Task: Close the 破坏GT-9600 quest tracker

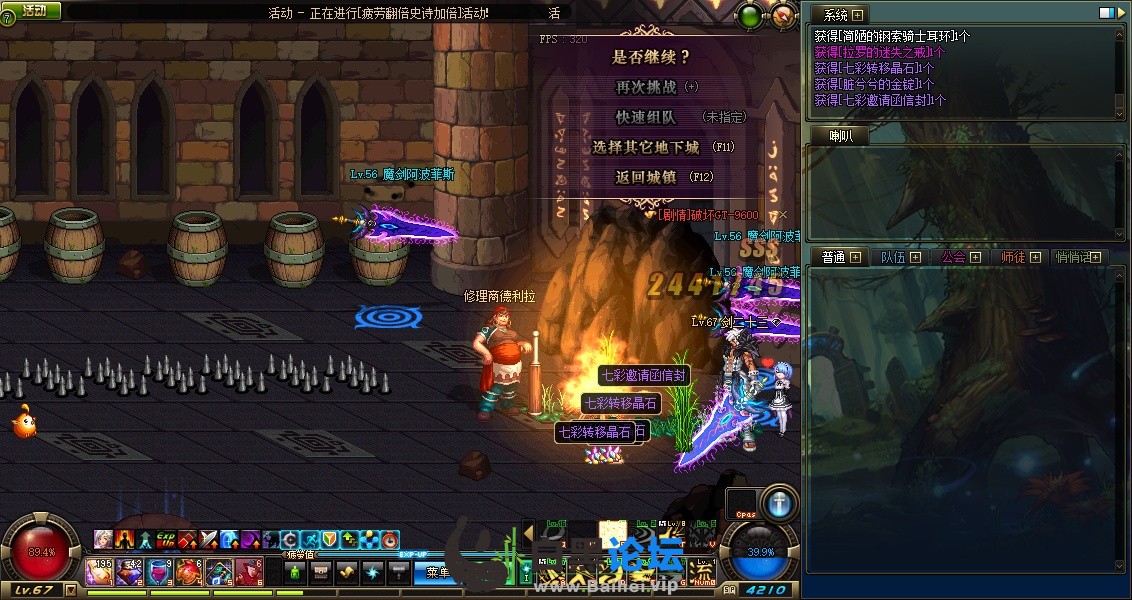Action: pos(783,214)
